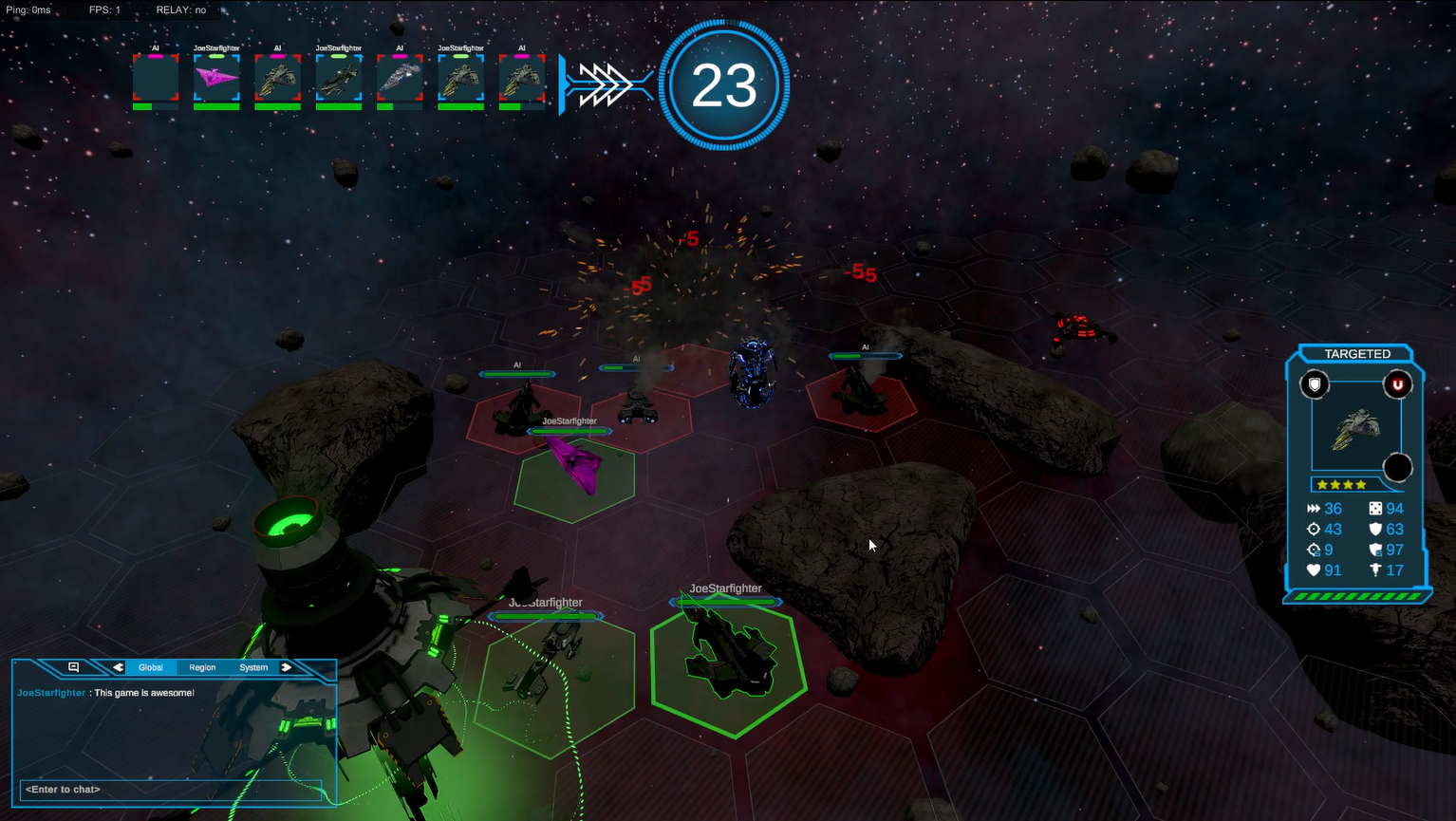Click the right arrow after System tab
Viewport: 1456px width, 821px height.
click(286, 667)
